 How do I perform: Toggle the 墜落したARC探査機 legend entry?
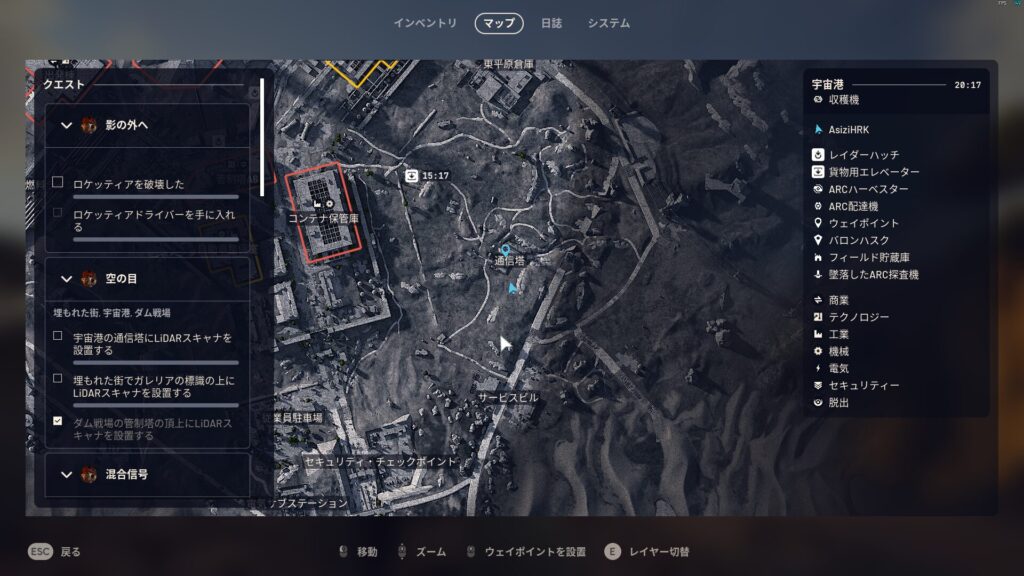click(873, 274)
